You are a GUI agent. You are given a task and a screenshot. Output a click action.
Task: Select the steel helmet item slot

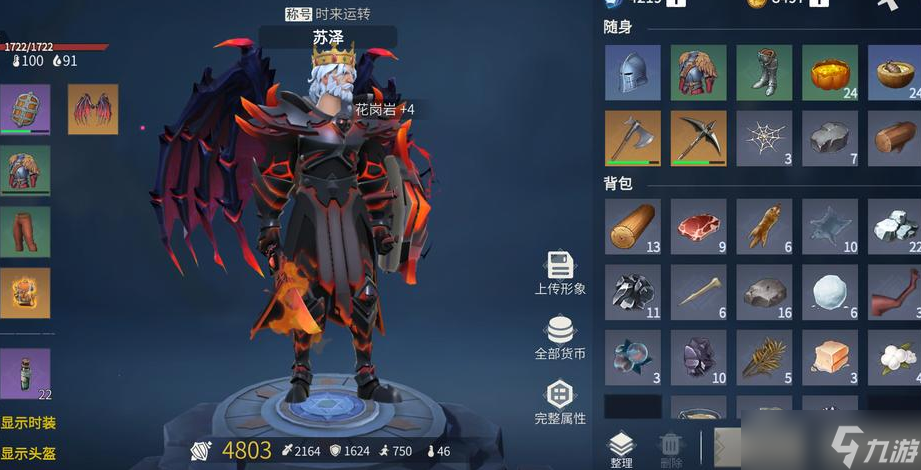tap(633, 72)
